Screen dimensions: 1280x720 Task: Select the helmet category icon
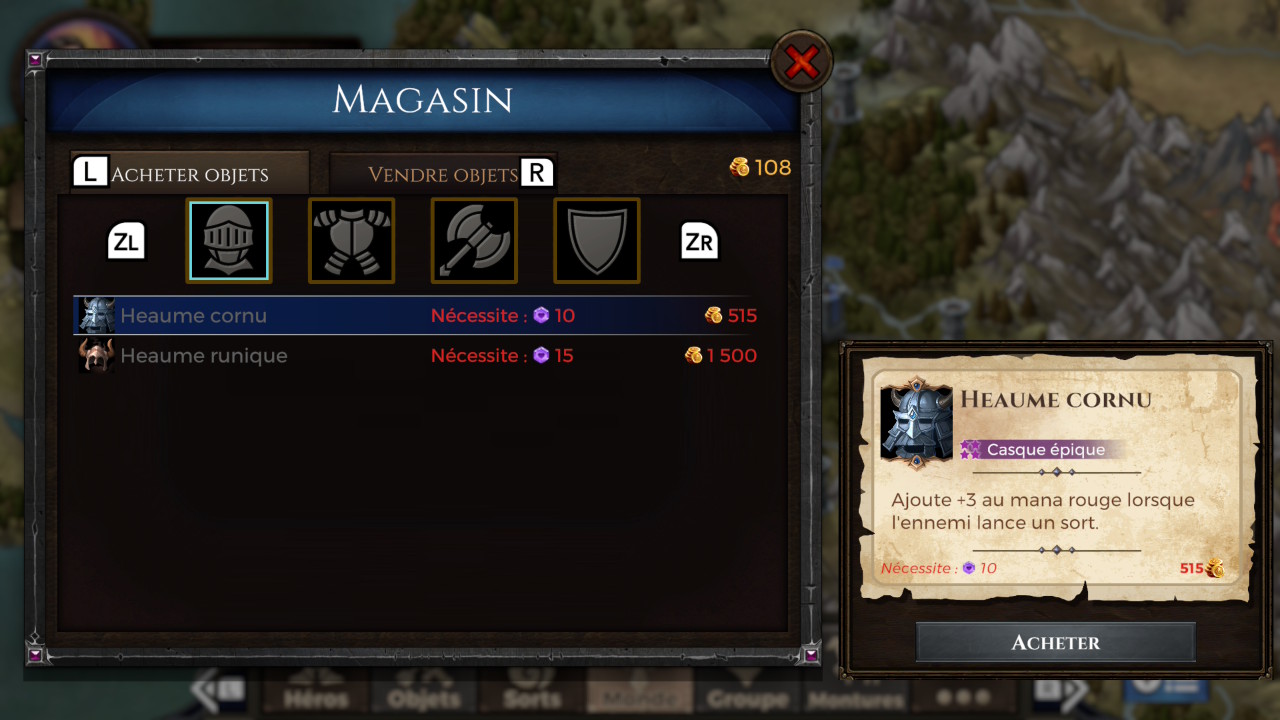[x=228, y=241]
